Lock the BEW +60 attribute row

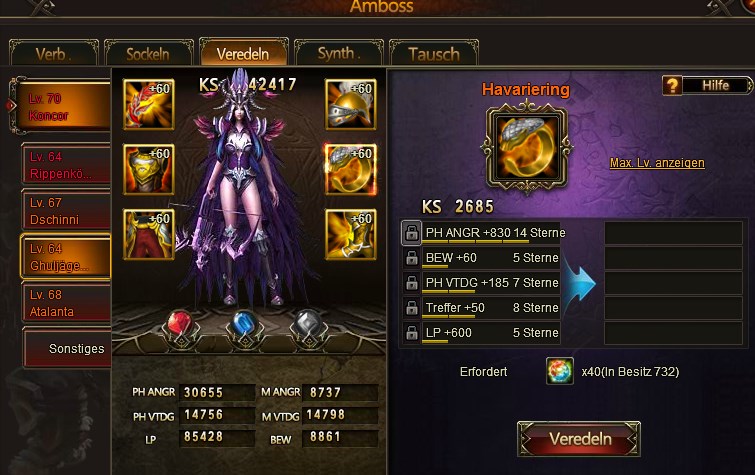coord(411,258)
